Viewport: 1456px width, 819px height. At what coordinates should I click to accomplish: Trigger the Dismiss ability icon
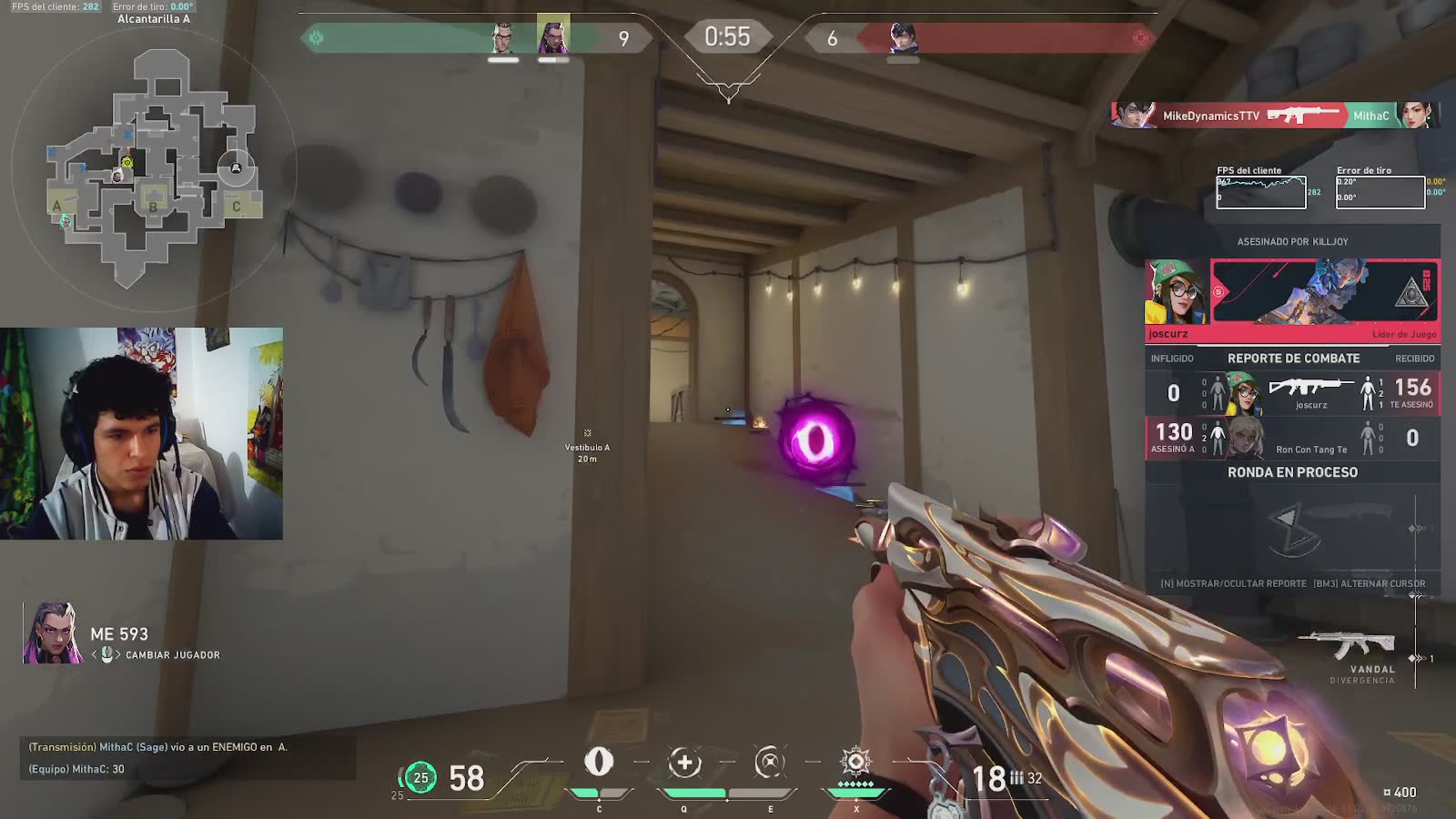pyautogui.click(x=770, y=763)
